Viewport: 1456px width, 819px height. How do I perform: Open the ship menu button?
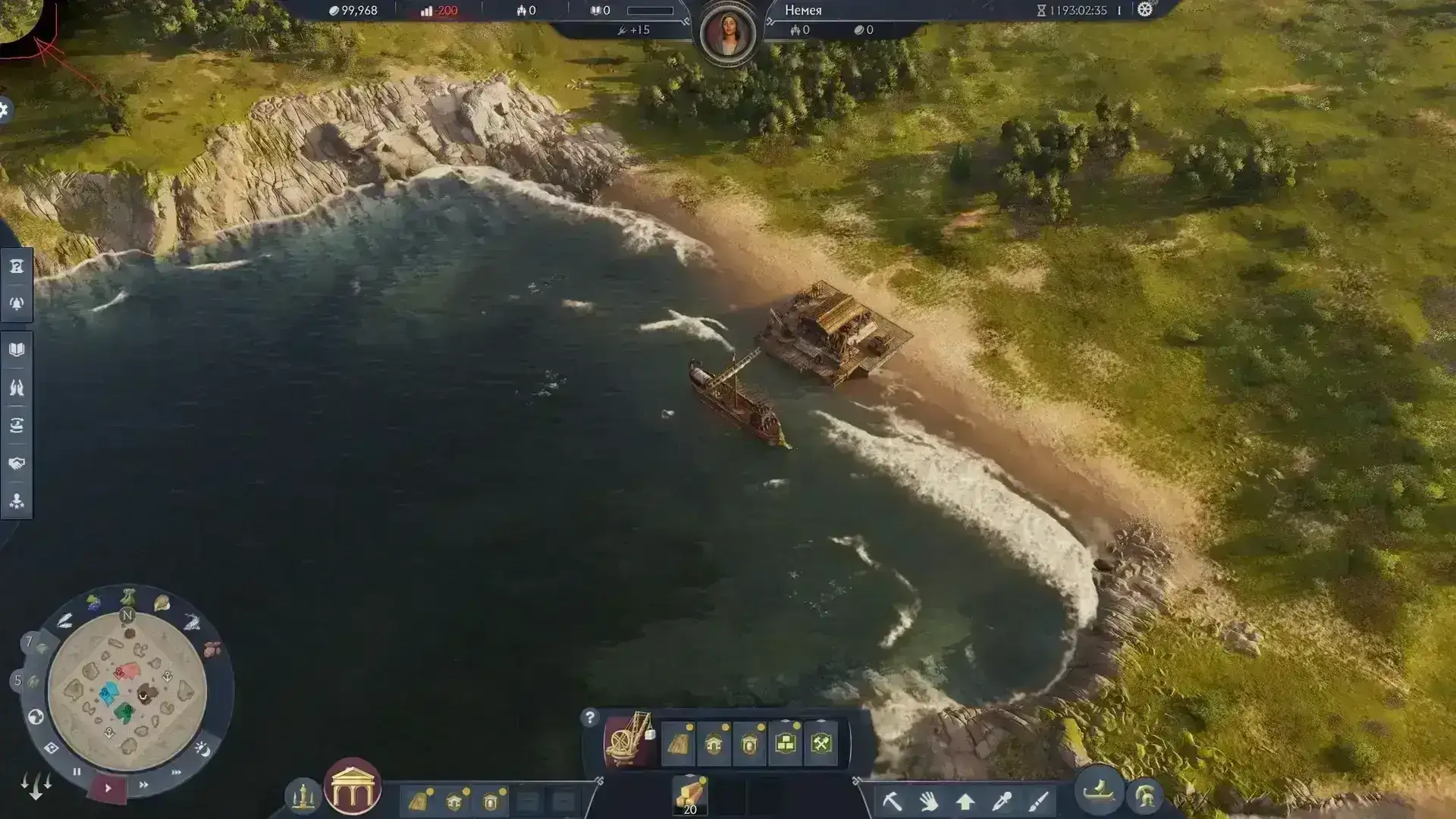click(1099, 792)
